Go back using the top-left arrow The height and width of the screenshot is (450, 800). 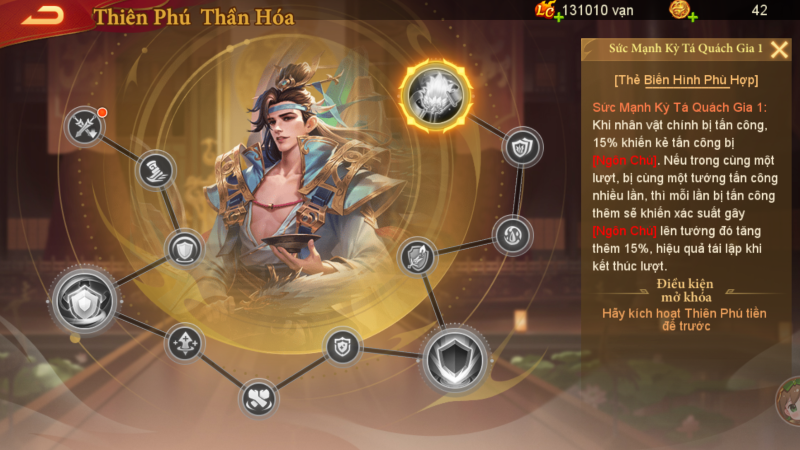pyautogui.click(x=42, y=15)
